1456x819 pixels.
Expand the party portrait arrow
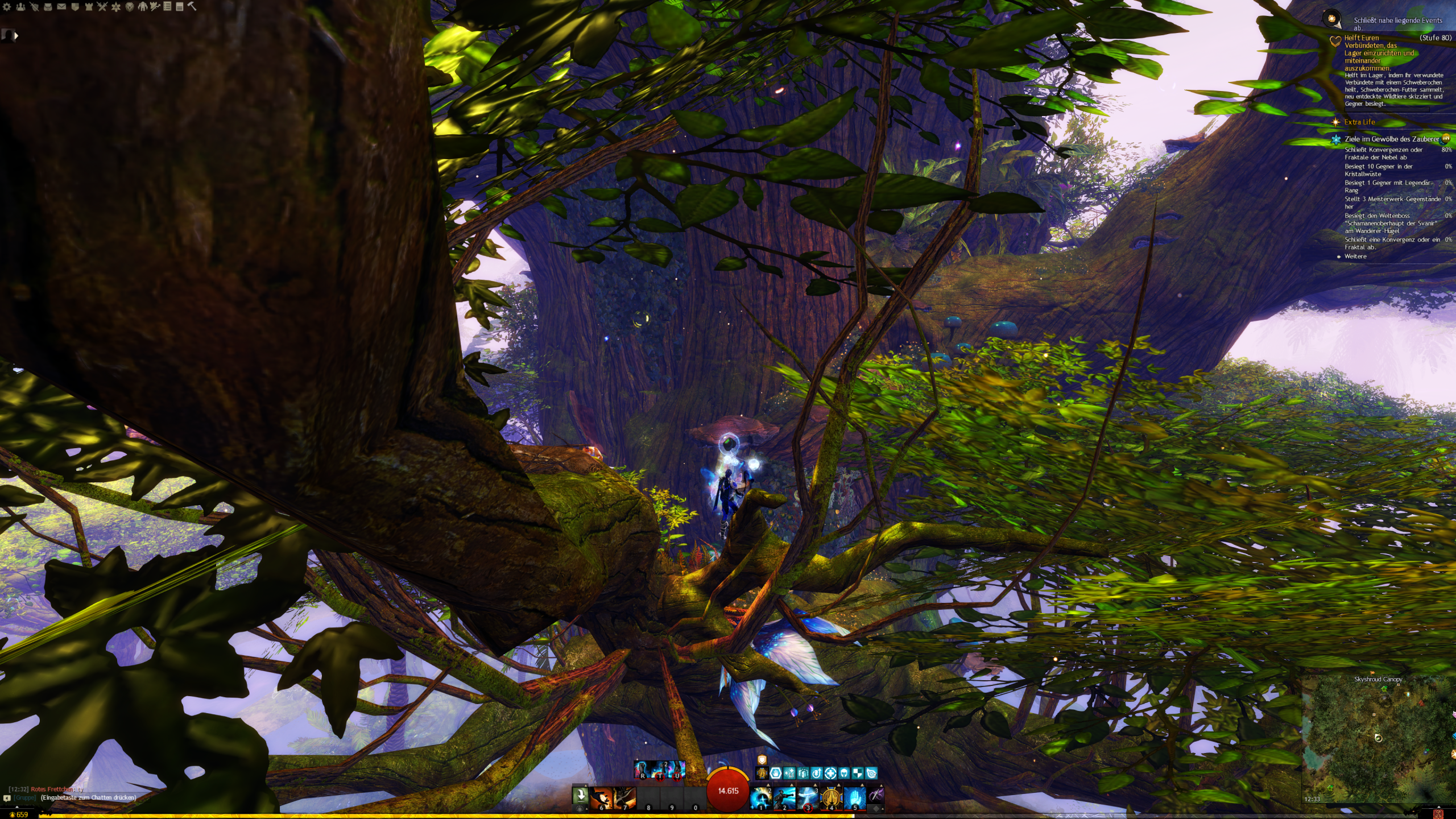click(x=16, y=36)
